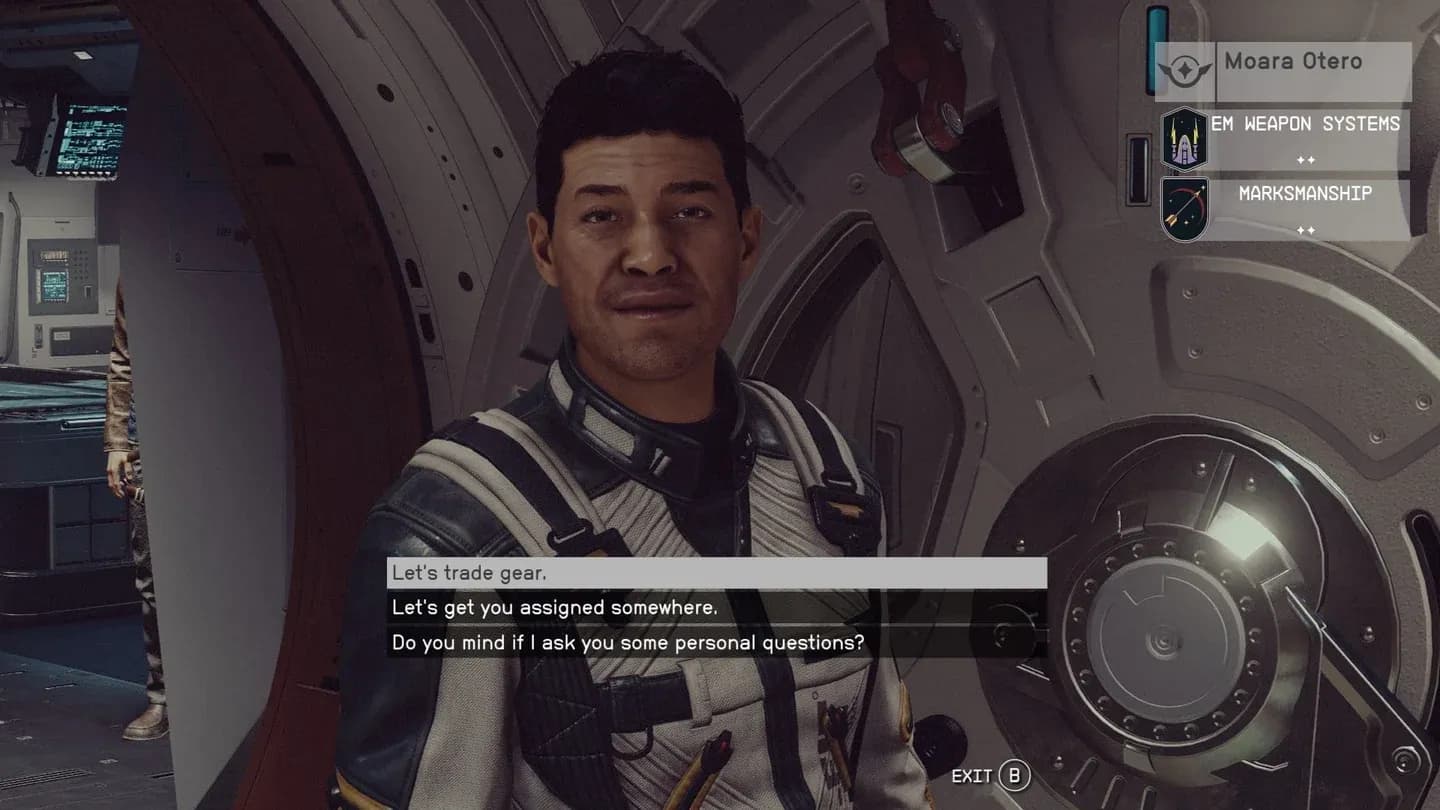Image resolution: width=1440 pixels, height=810 pixels.
Task: Select "Let's get you assigned somewhere."
Action: coord(716,608)
